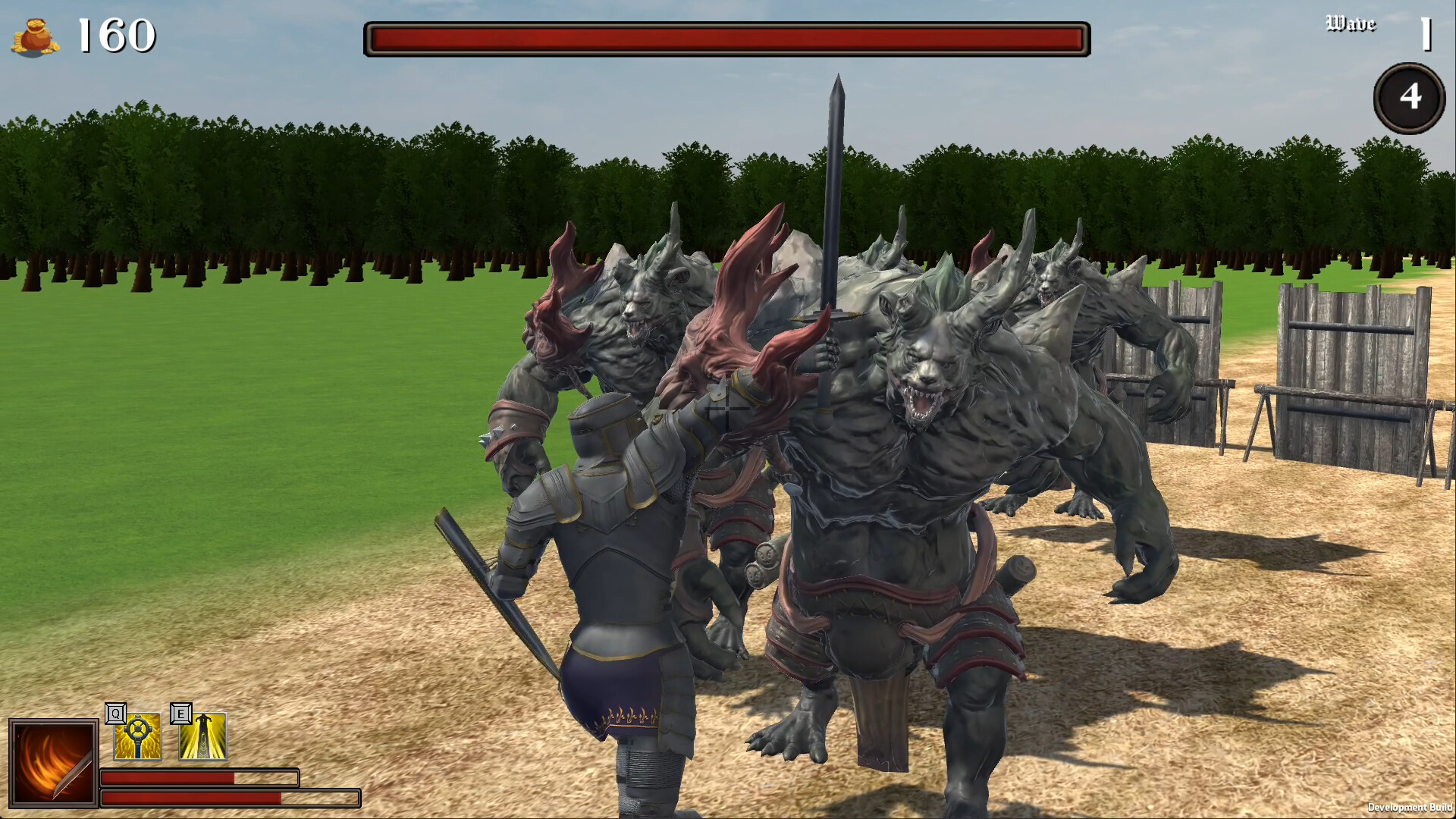Click the Wave label in the corner
Screen dimensions: 1456x819
1351,24
